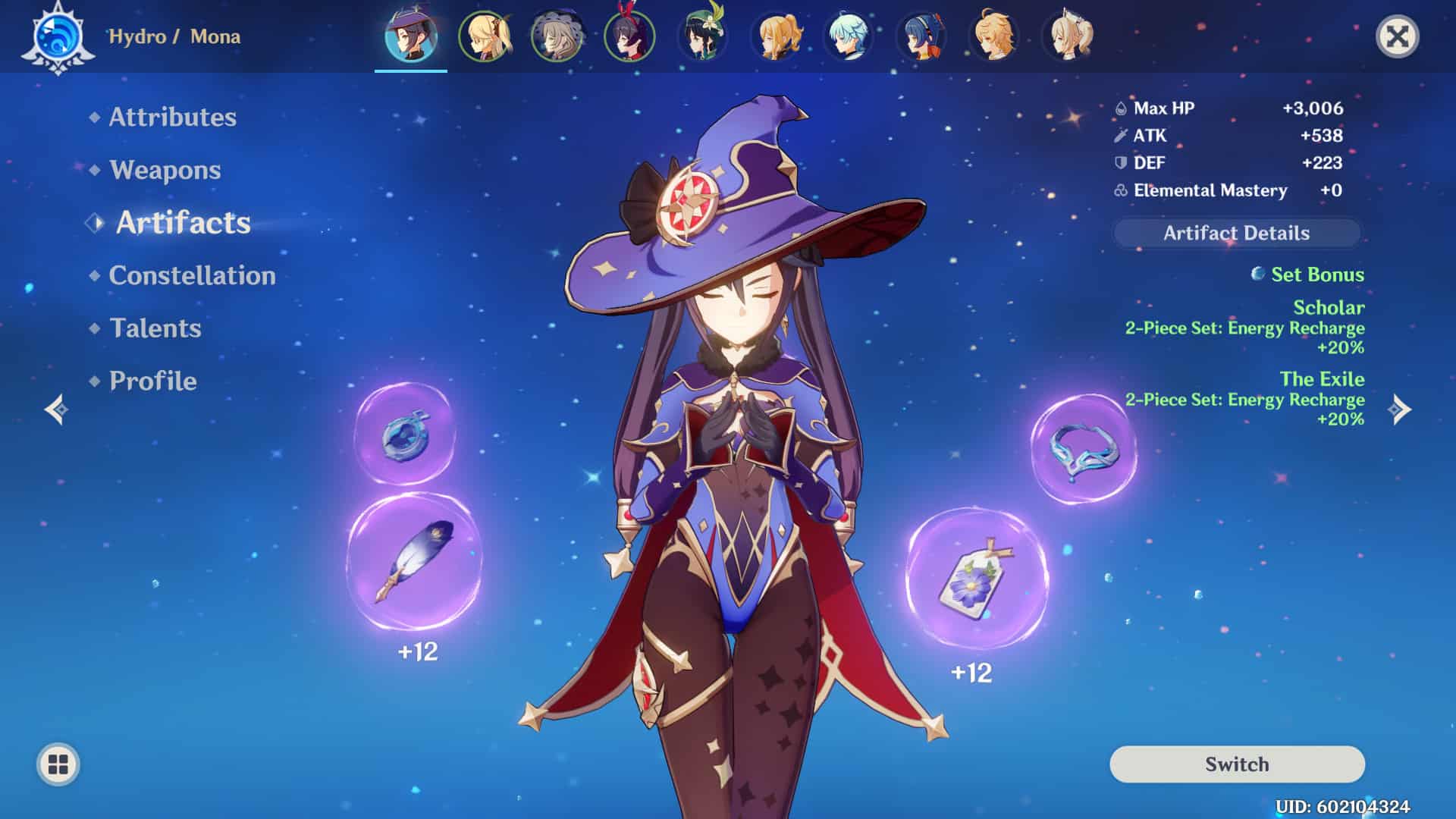
Task: Navigate right with the next character arrow
Action: pyautogui.click(x=1399, y=409)
